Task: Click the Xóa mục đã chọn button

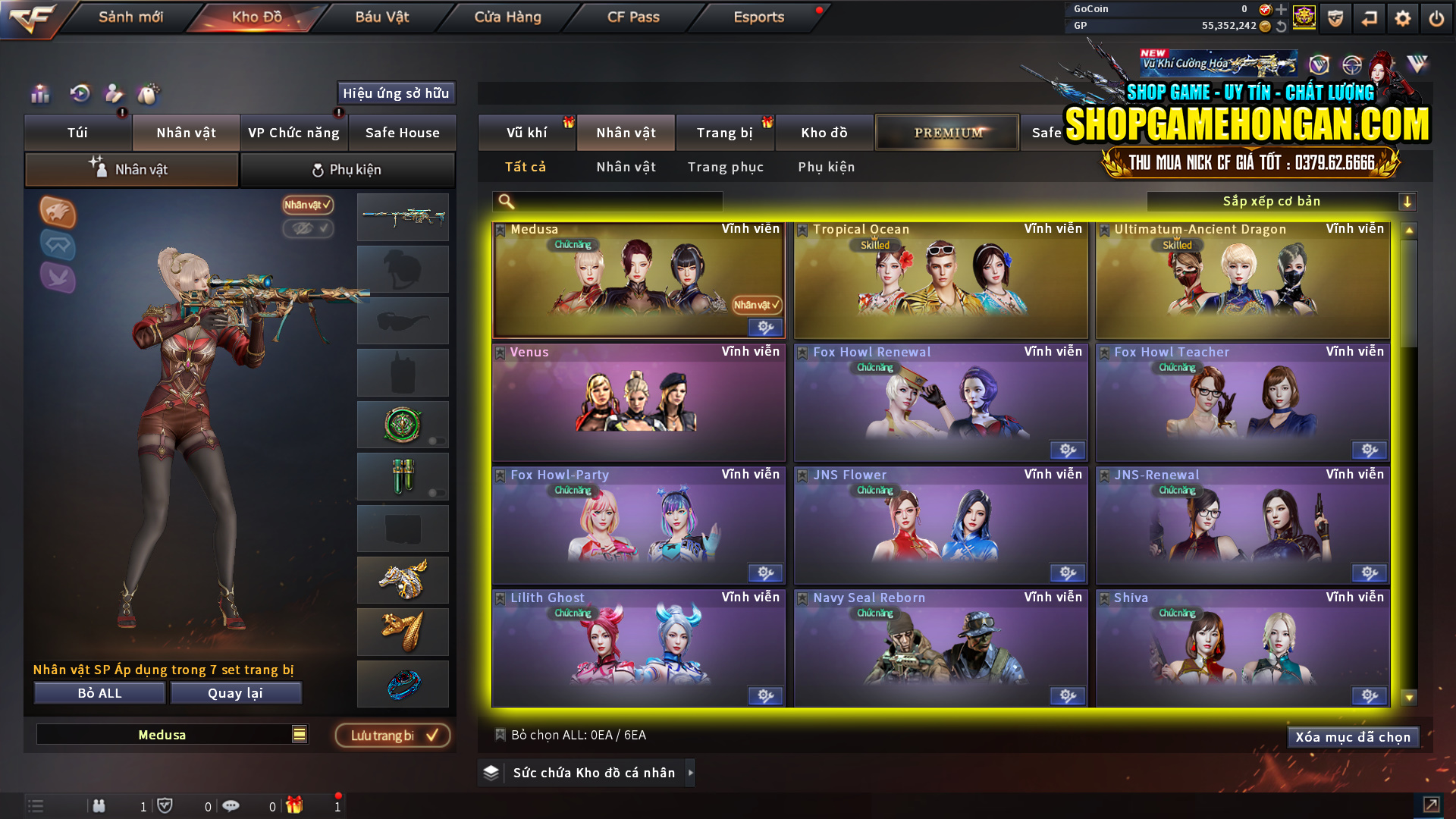Action: click(1353, 736)
